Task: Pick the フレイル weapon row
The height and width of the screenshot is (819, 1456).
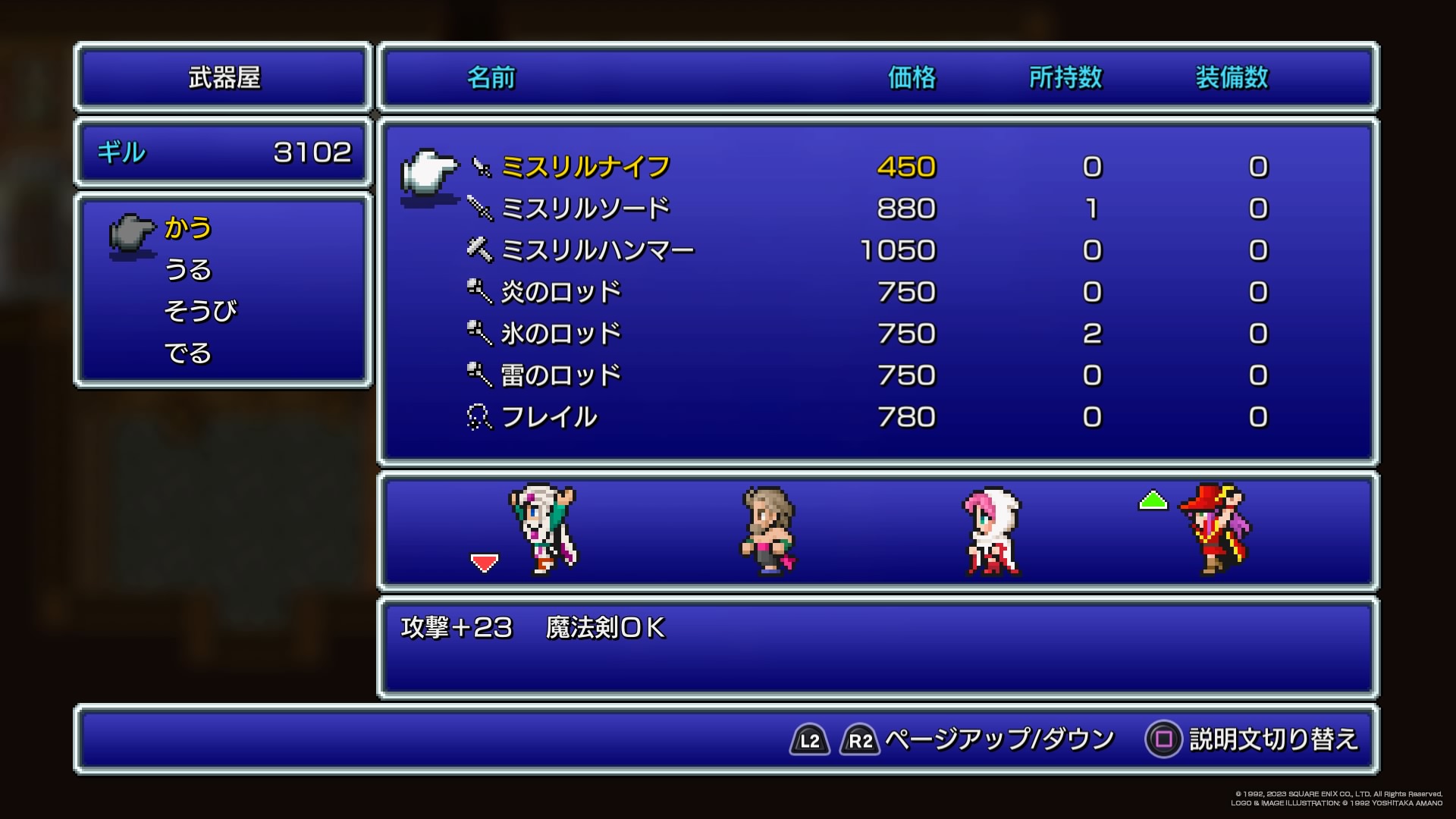Action: 549,418
